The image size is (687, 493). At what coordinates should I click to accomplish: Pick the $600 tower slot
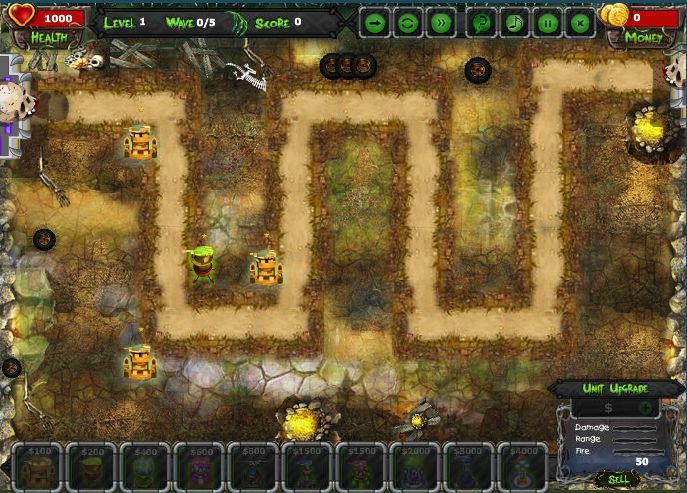coord(200,466)
